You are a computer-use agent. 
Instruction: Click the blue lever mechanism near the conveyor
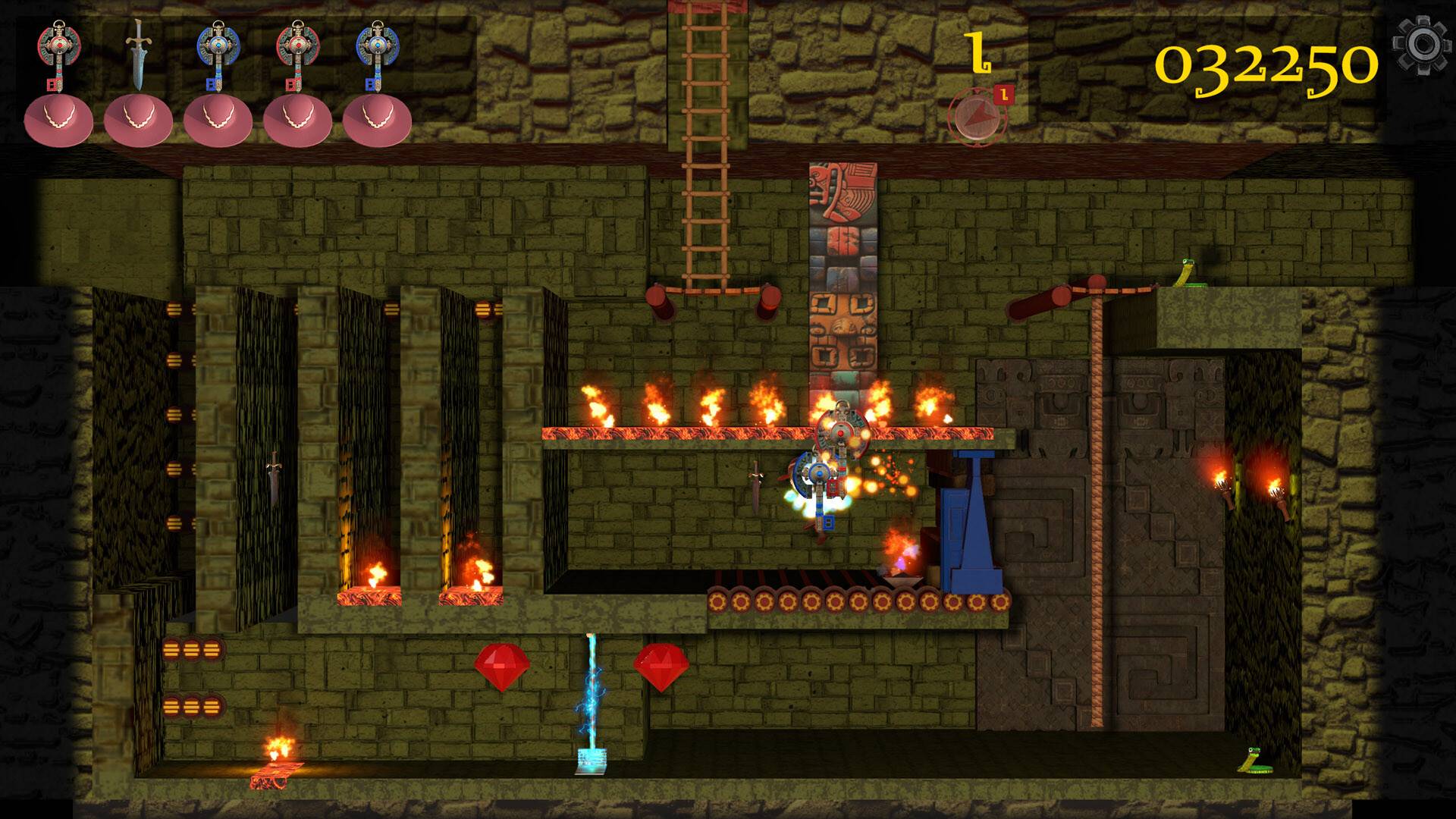click(971, 516)
